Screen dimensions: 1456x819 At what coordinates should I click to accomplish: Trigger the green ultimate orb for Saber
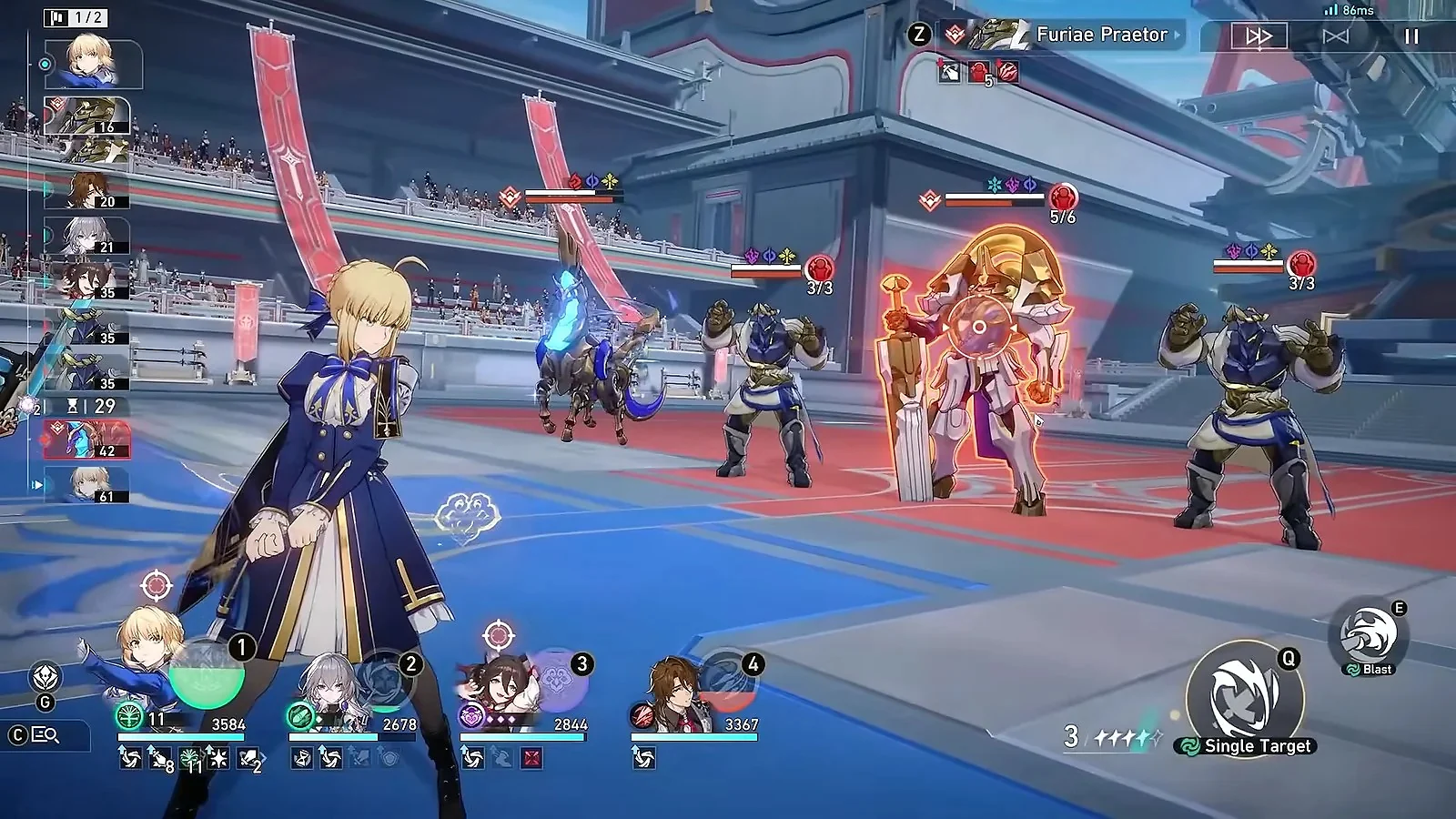pyautogui.click(x=207, y=673)
